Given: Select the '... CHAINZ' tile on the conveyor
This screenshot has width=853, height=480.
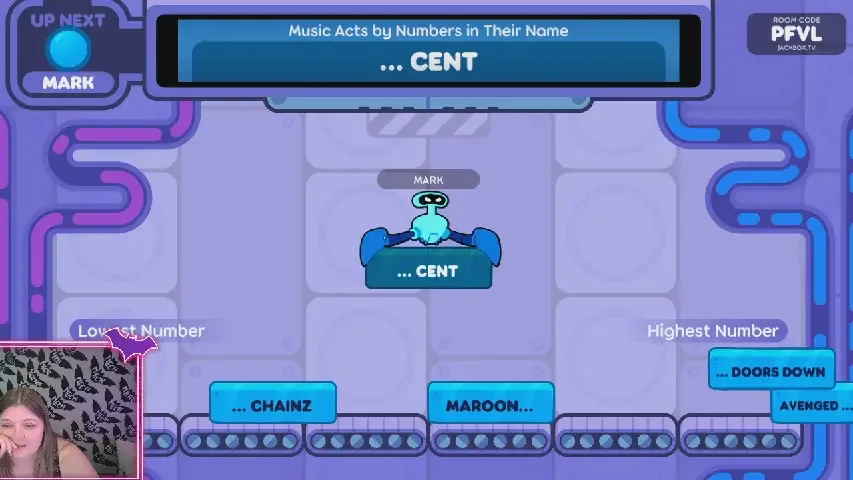Looking at the screenshot, I should pos(272,405).
